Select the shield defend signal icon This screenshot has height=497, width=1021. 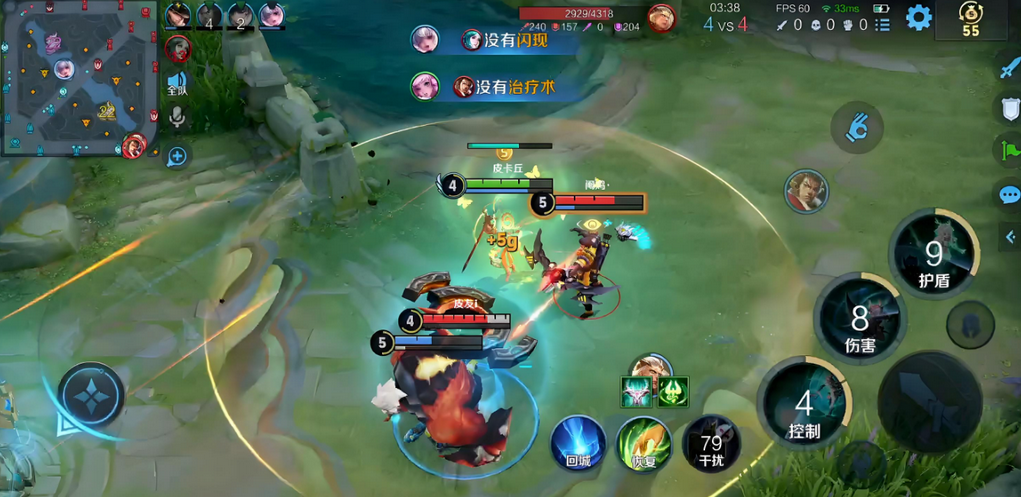click(1008, 109)
